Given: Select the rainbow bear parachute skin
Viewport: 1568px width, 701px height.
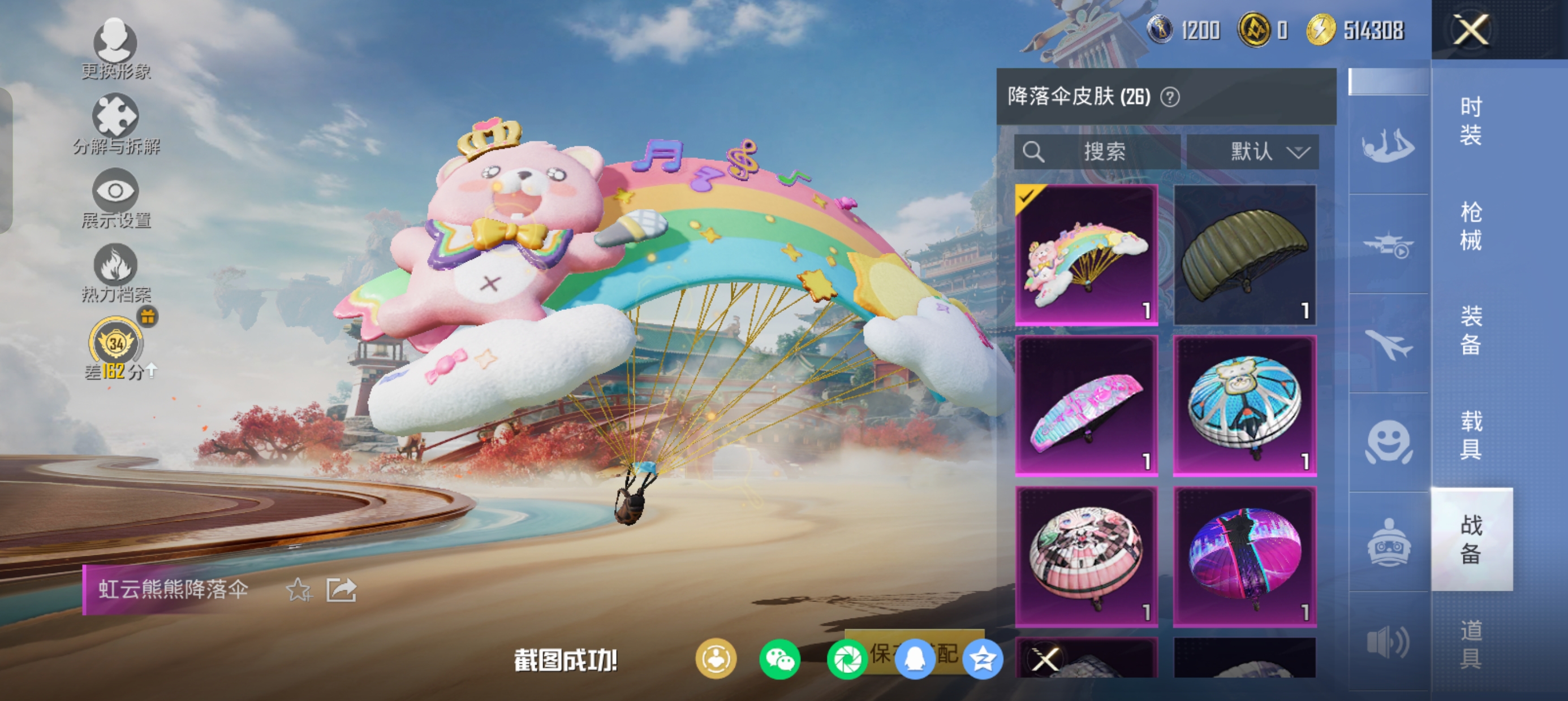Looking at the screenshot, I should [x=1087, y=254].
